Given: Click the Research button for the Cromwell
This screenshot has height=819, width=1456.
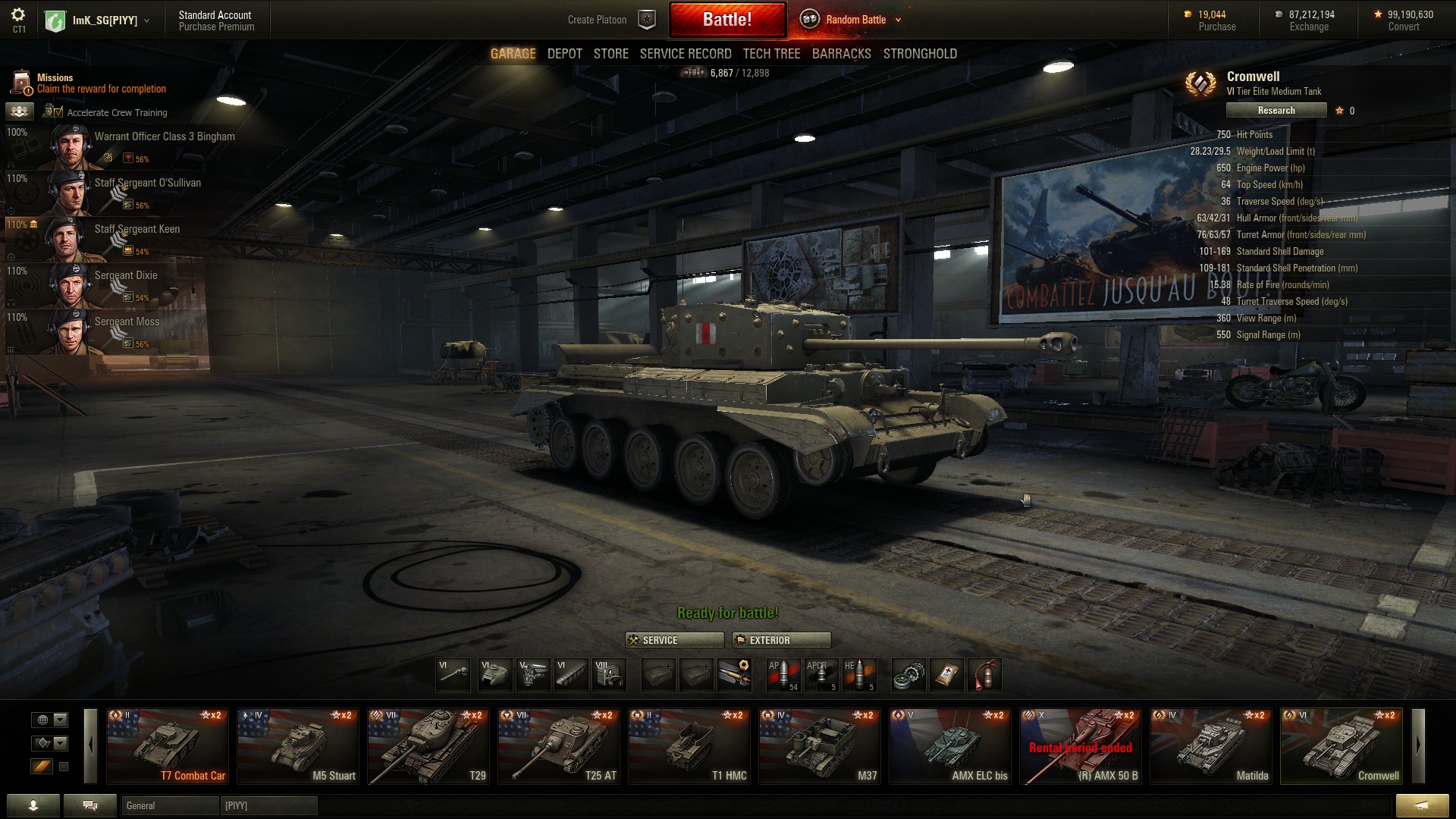Looking at the screenshot, I should coord(1276,111).
